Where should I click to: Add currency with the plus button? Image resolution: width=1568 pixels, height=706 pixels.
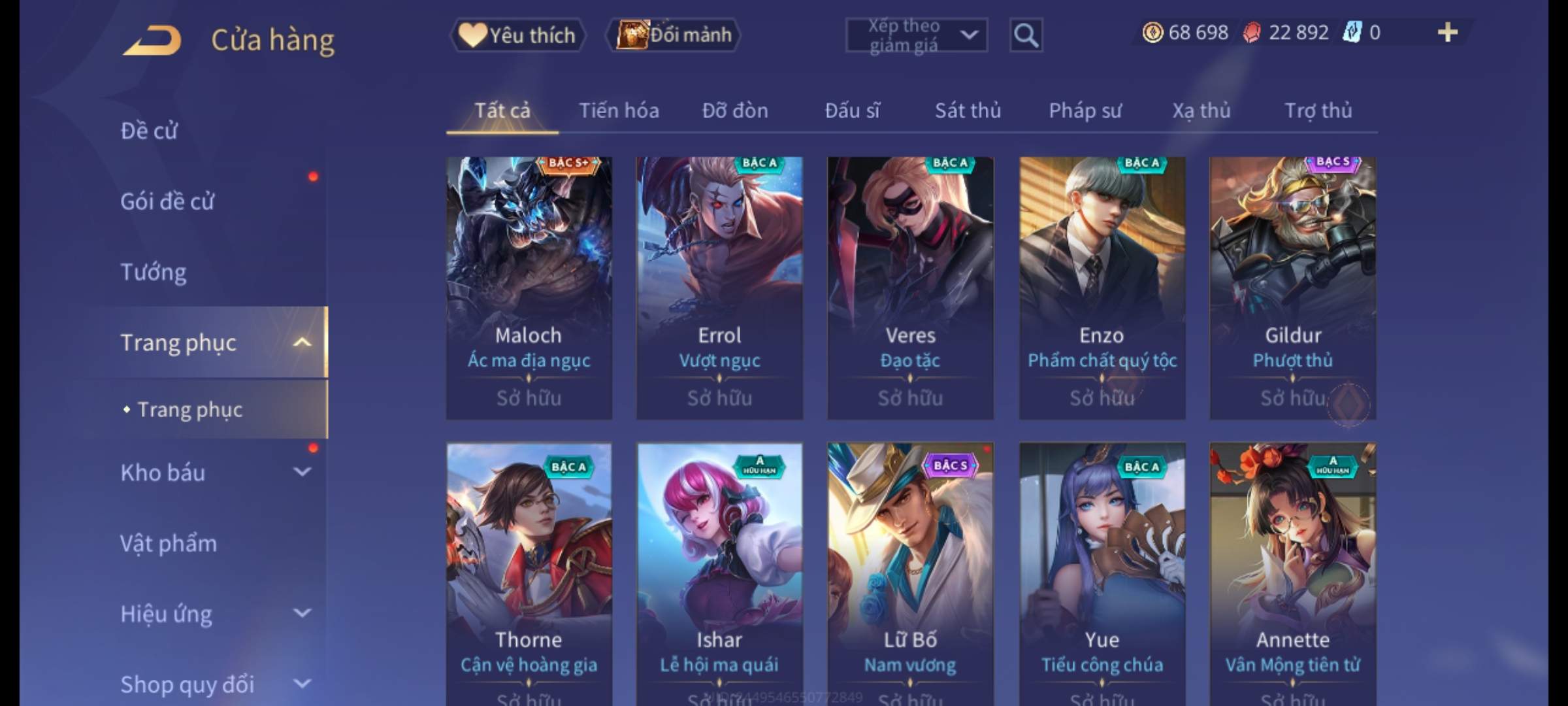pos(1447,33)
